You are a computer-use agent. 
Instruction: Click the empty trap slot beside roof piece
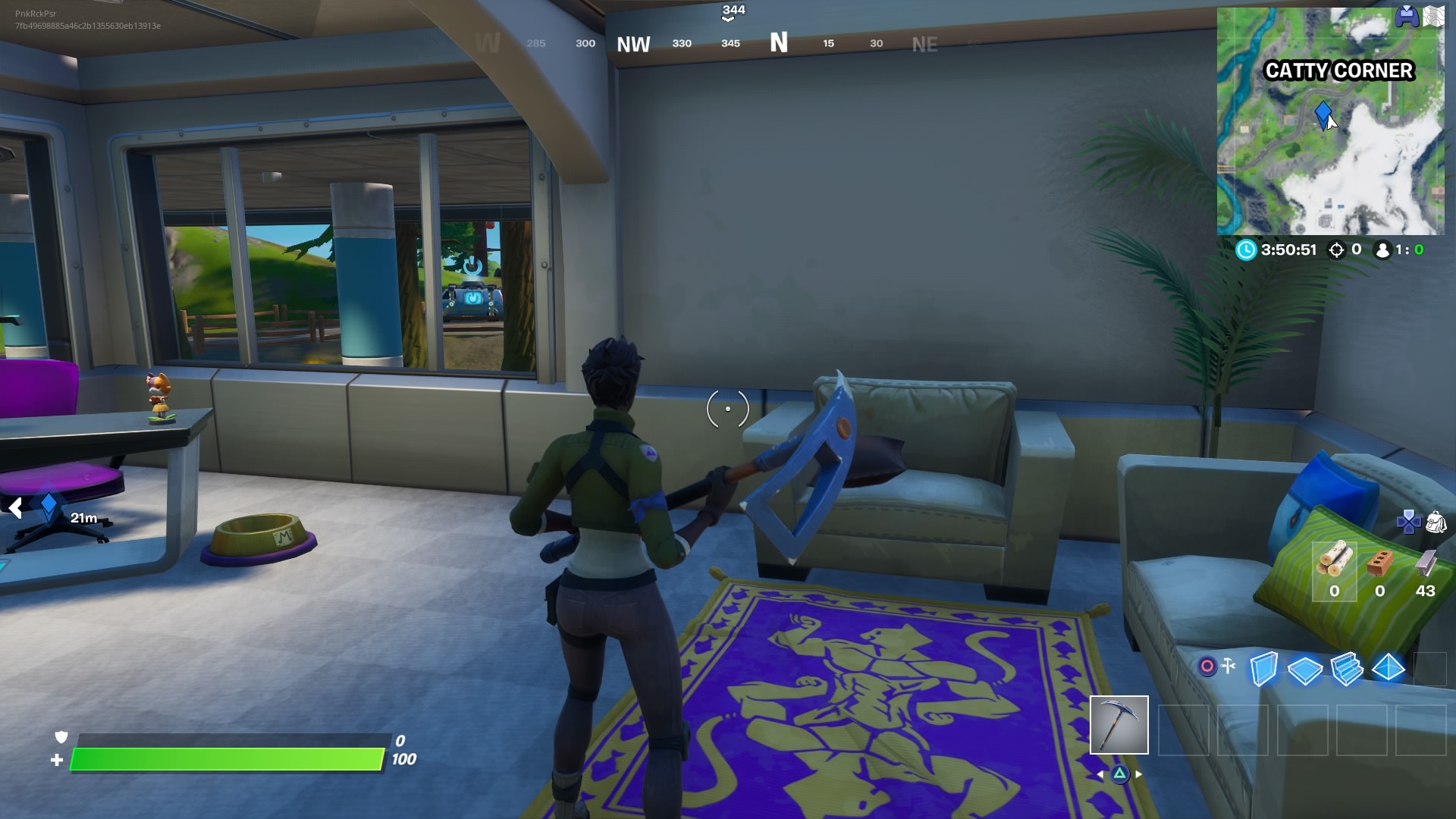(x=1430, y=669)
